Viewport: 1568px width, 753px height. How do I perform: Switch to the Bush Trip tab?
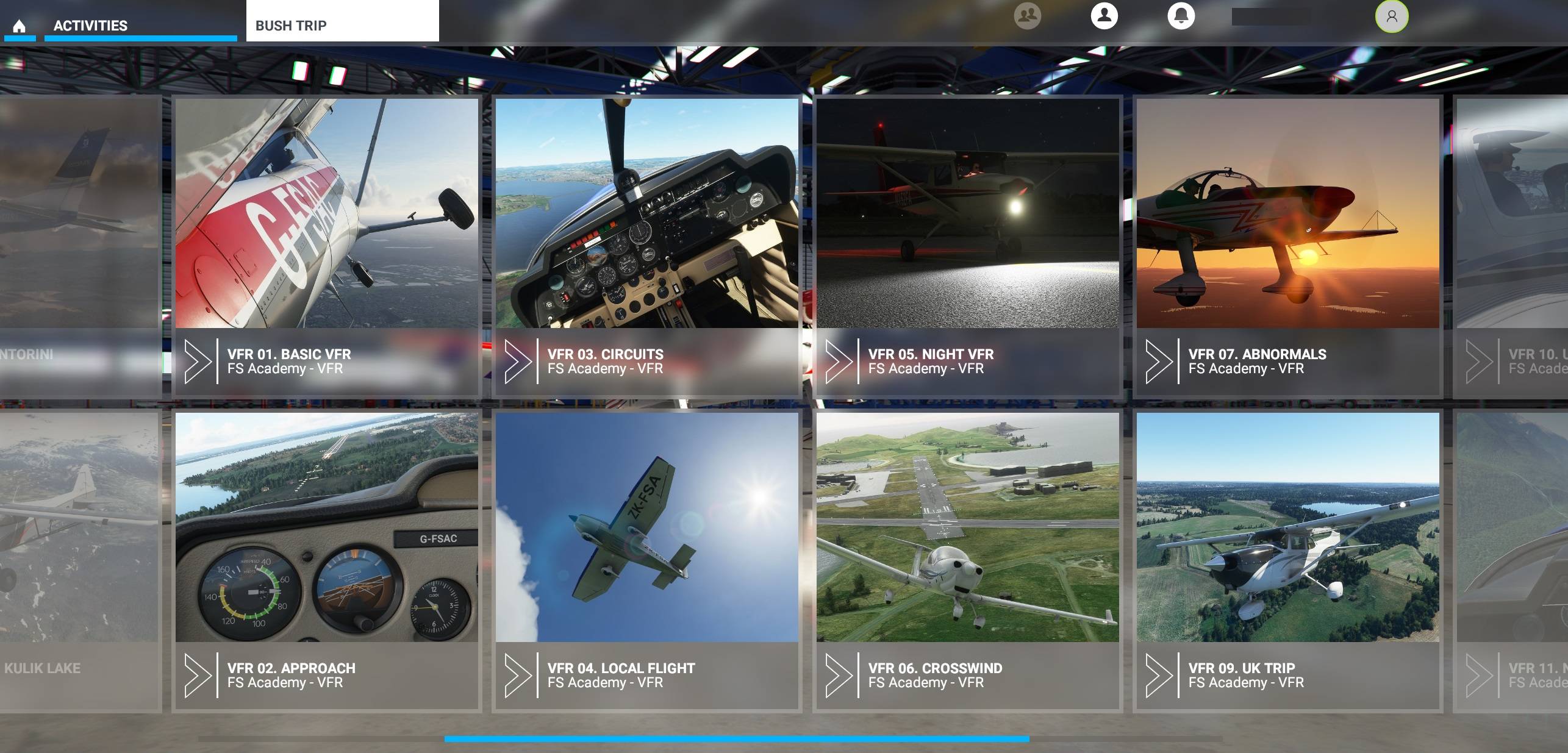pyautogui.click(x=292, y=26)
